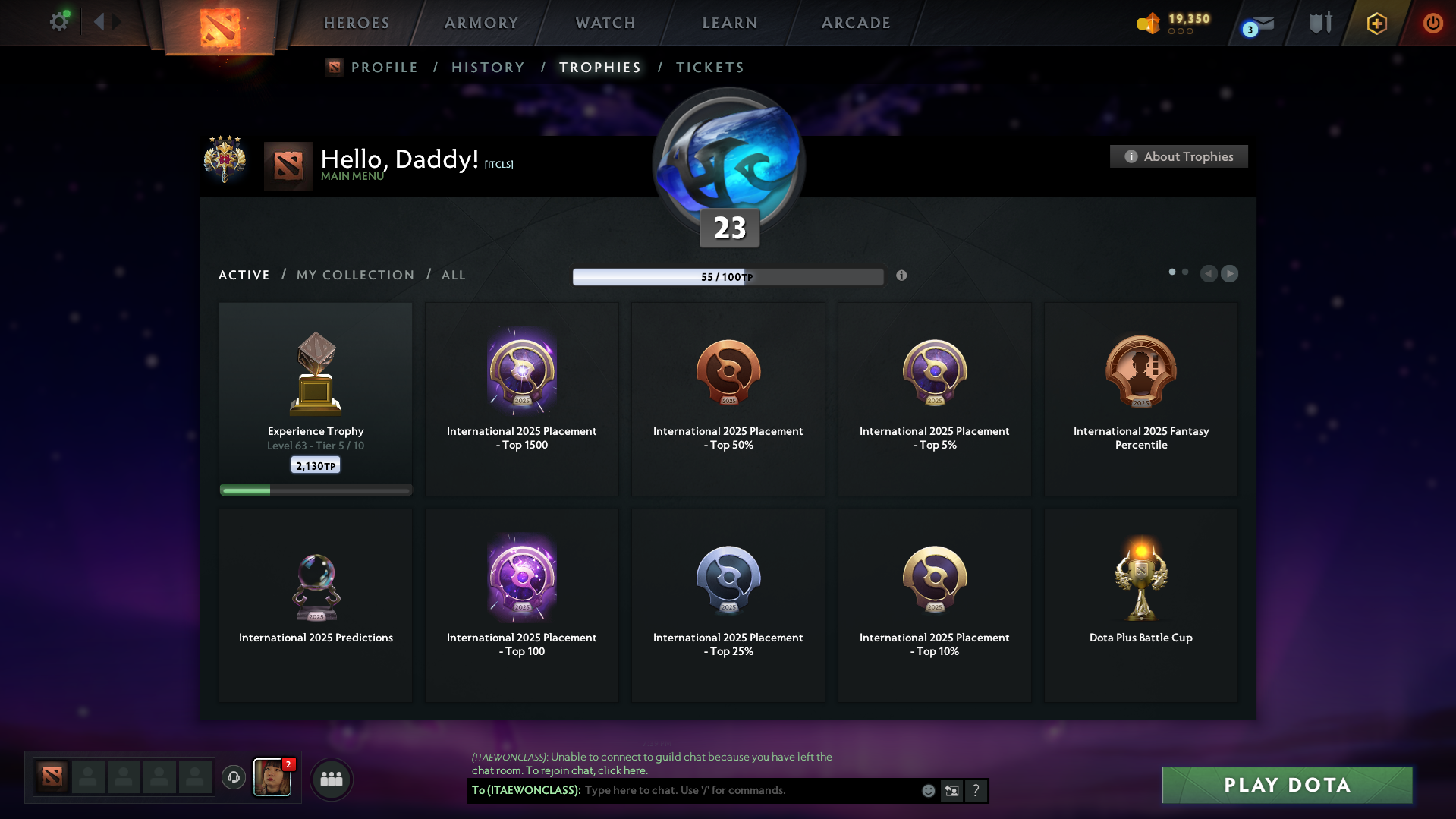Open the Watch tab

pos(605,23)
